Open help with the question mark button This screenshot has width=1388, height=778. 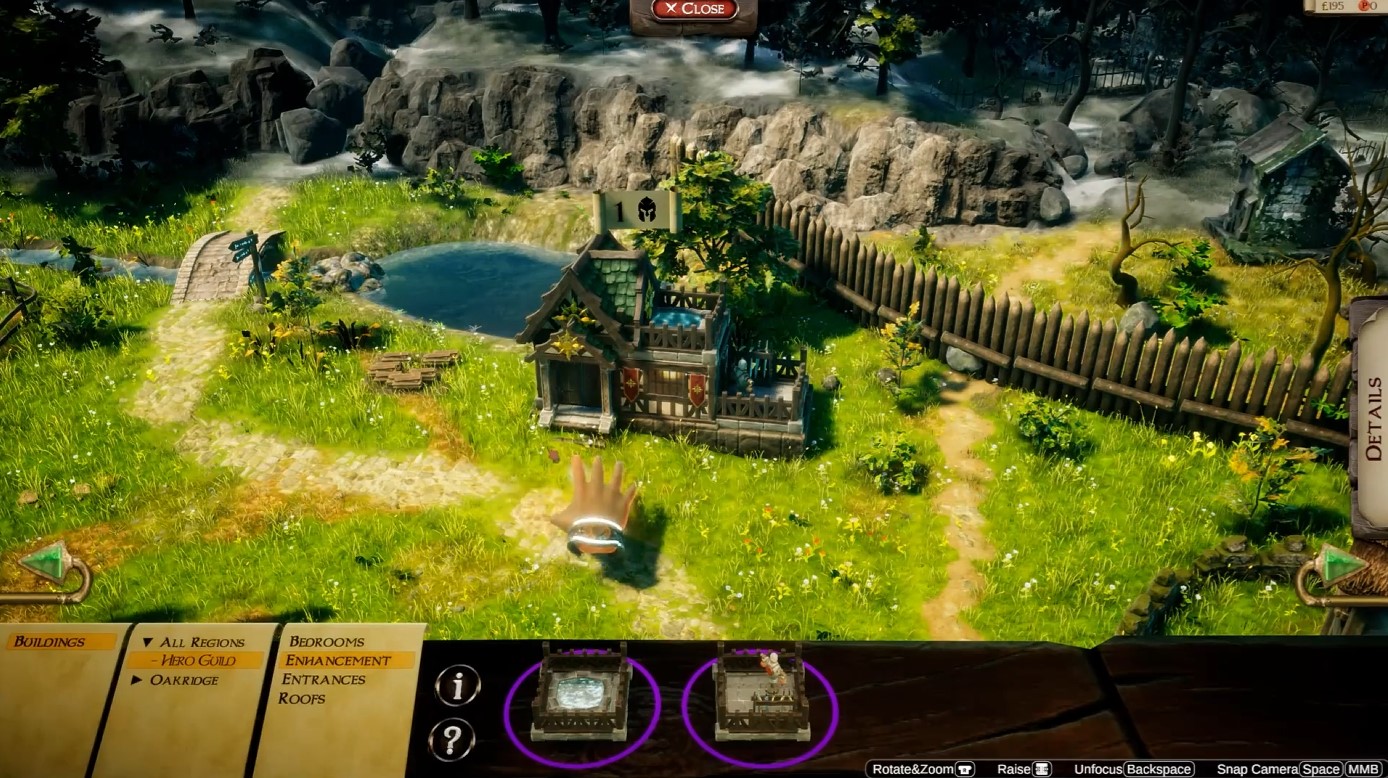(x=451, y=740)
